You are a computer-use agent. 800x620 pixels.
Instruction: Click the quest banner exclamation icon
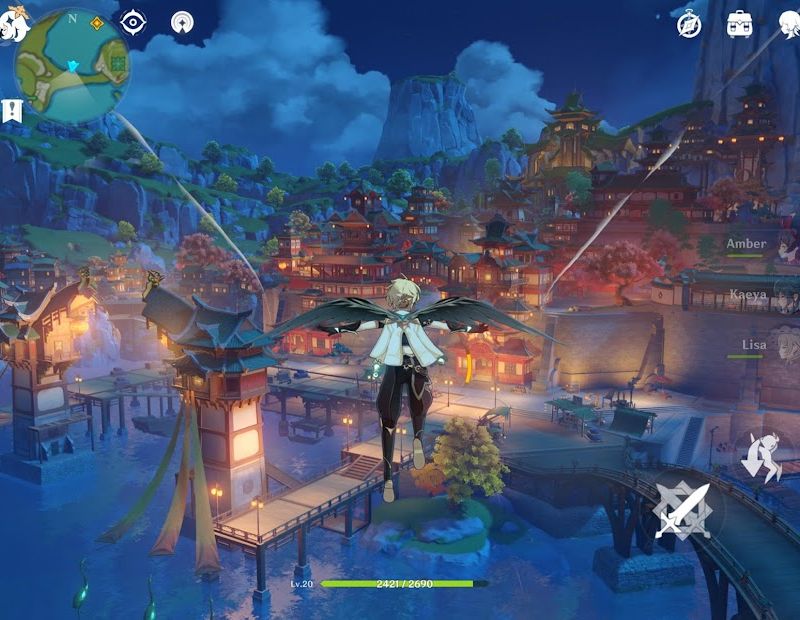pos(13,111)
